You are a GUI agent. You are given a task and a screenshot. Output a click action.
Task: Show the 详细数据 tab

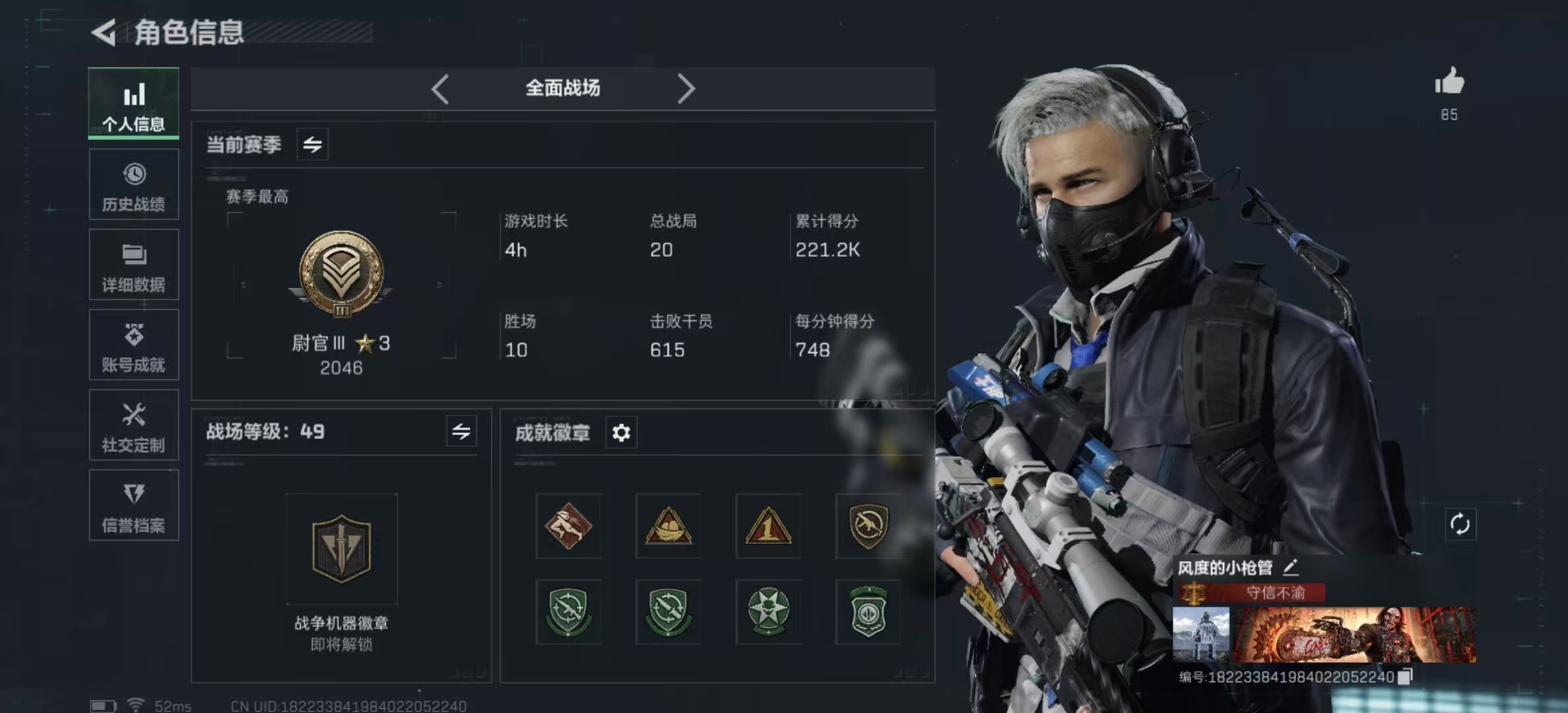click(134, 265)
